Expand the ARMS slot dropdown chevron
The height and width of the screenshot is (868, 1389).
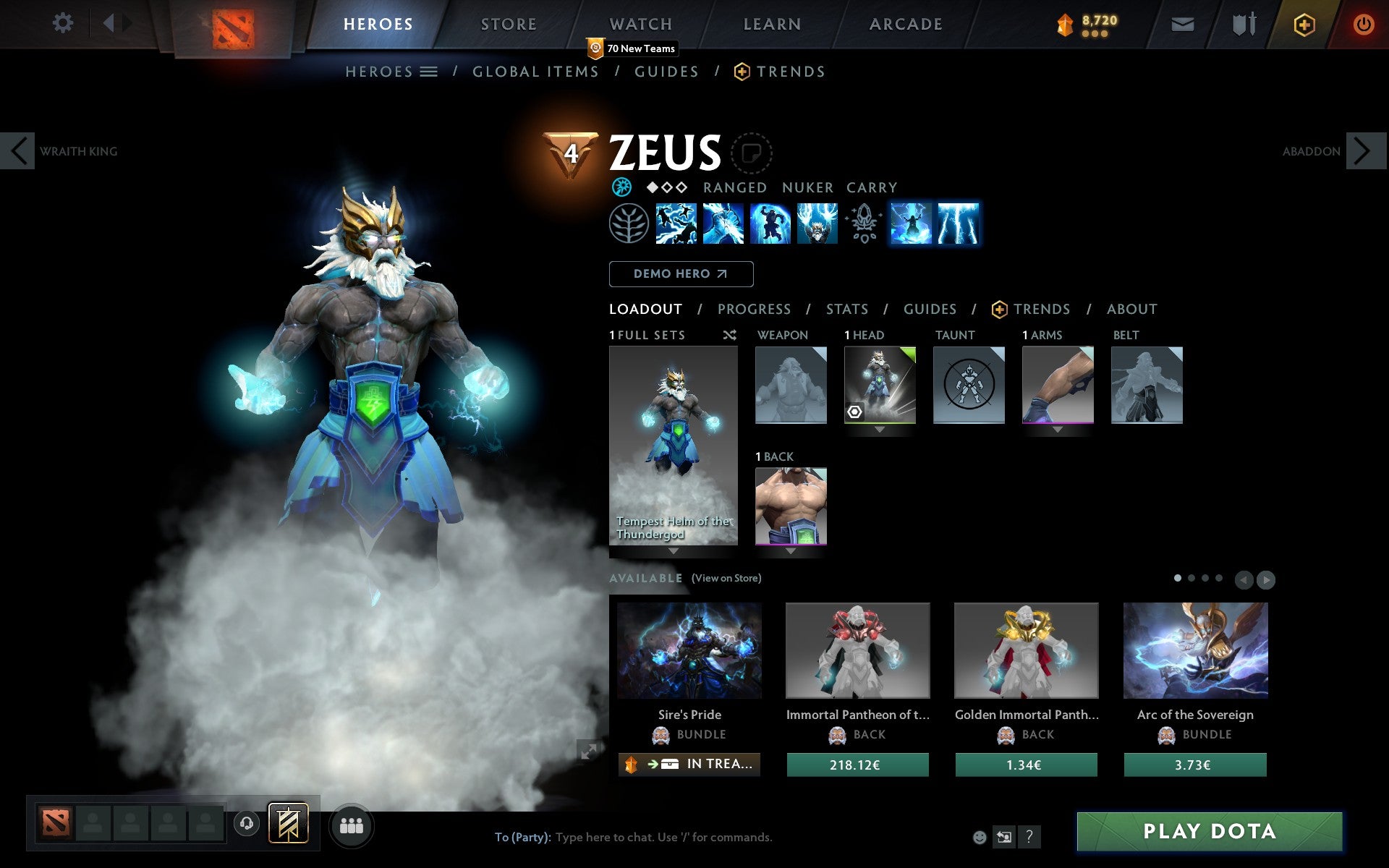(x=1058, y=428)
